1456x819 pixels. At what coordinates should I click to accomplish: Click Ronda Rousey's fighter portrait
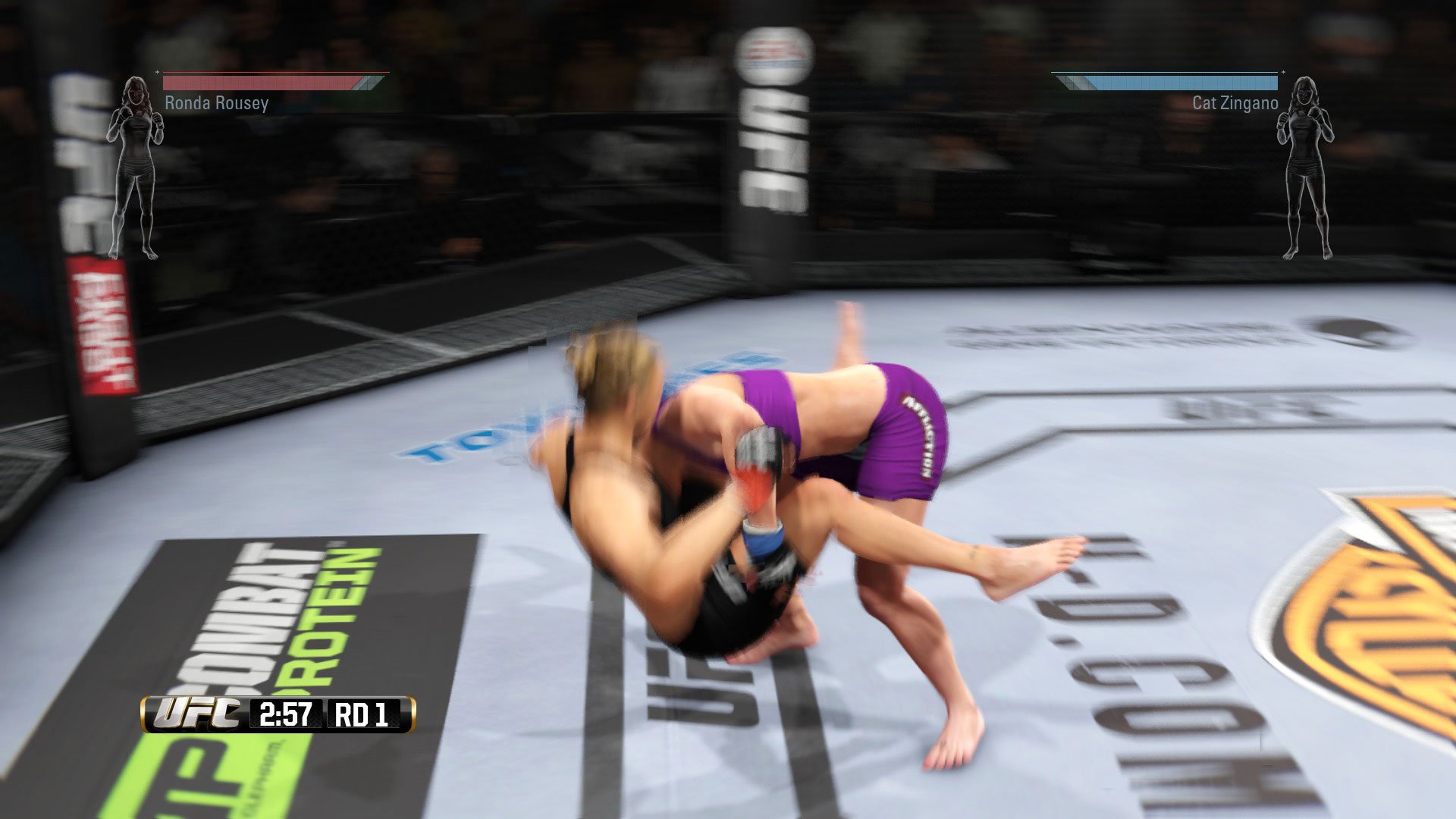point(136,99)
